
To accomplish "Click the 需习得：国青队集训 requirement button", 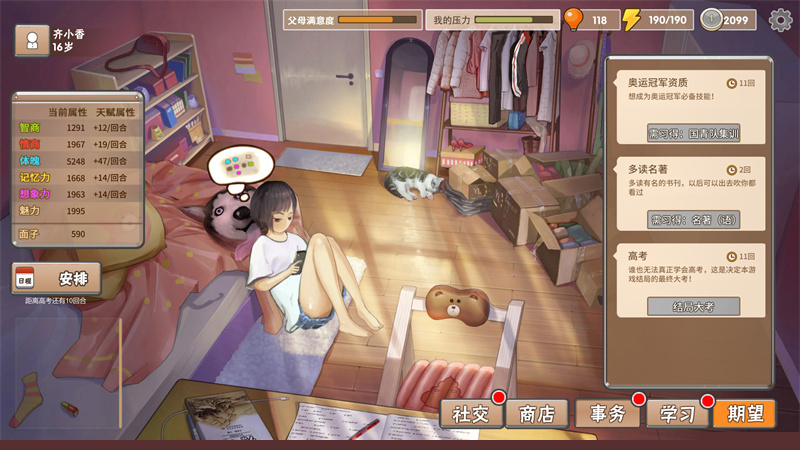I will coord(693,133).
